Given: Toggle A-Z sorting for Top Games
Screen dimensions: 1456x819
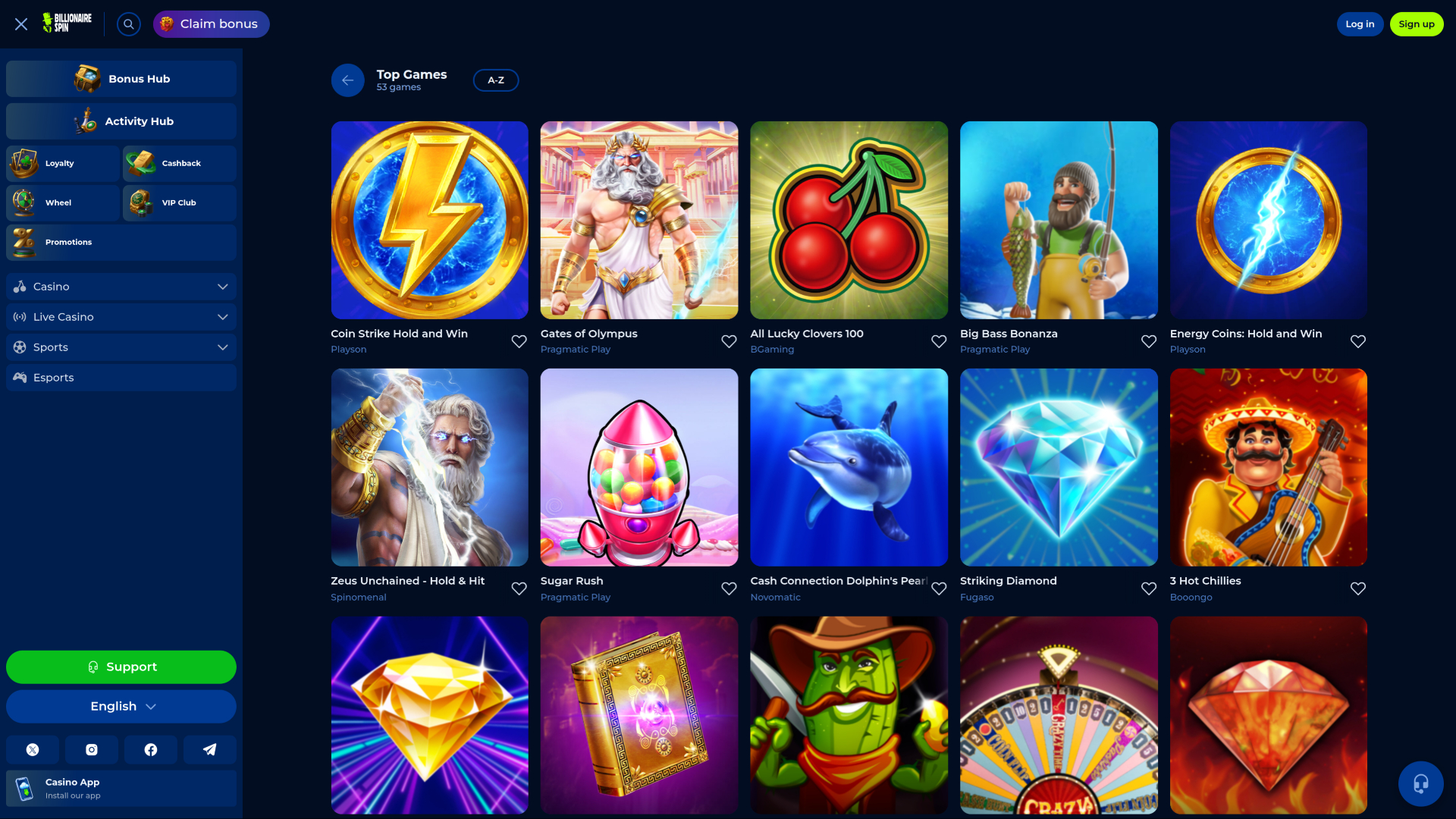Looking at the screenshot, I should point(496,80).
